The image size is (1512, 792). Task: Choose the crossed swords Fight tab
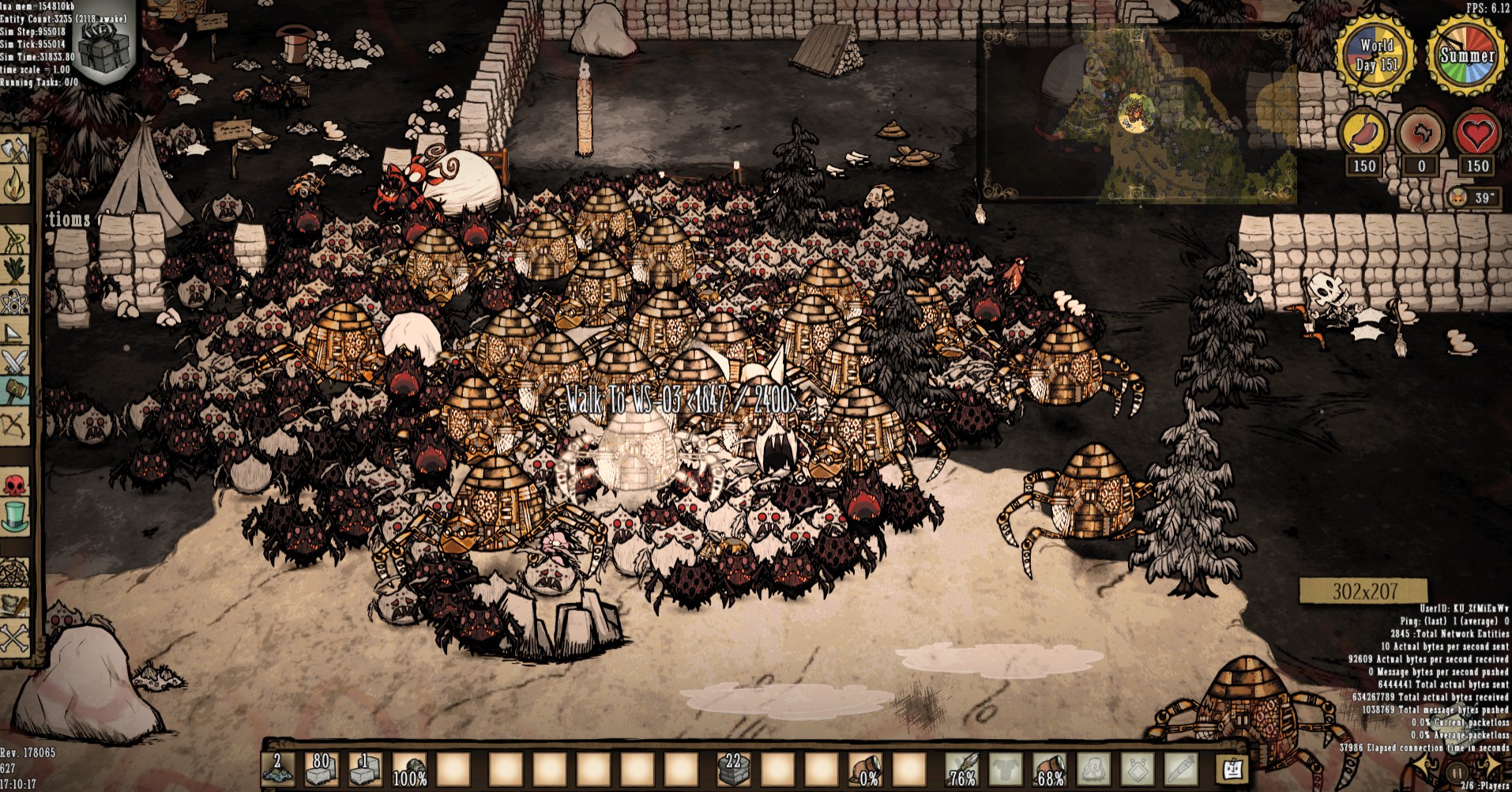(x=16, y=360)
